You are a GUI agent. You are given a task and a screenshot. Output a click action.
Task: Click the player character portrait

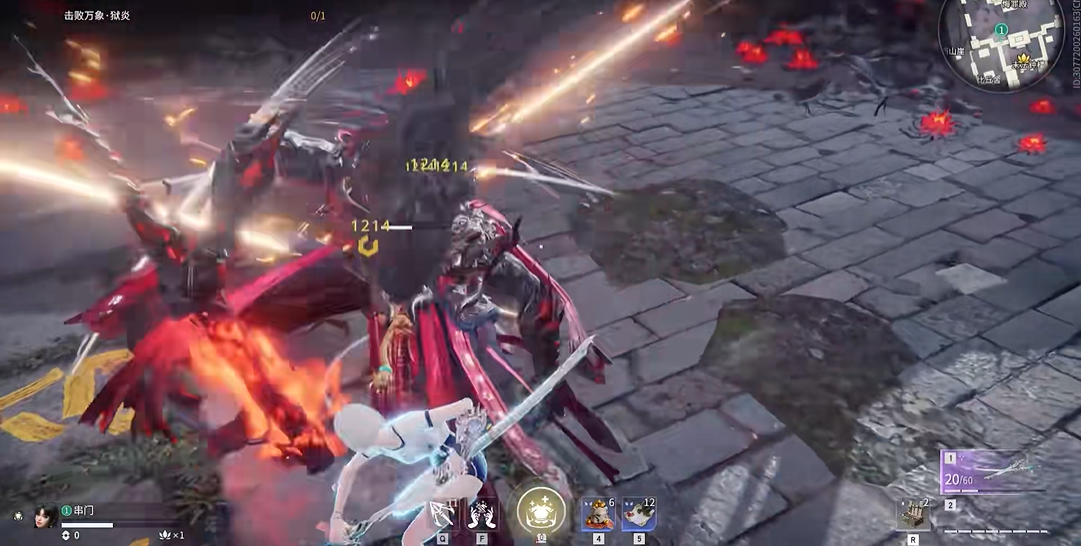click(x=43, y=517)
